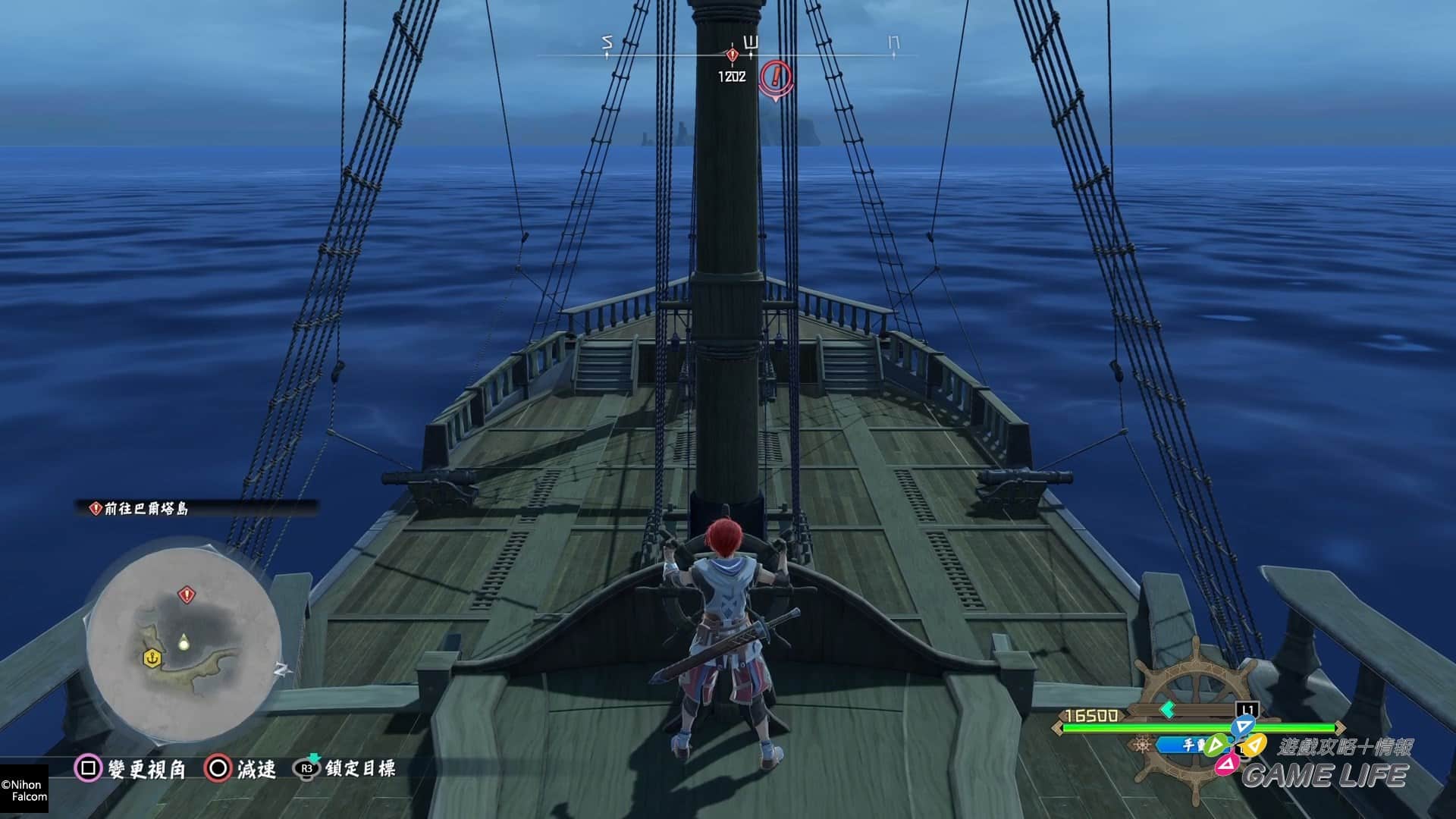Click the yellow anchor marker on minimap

(x=152, y=658)
